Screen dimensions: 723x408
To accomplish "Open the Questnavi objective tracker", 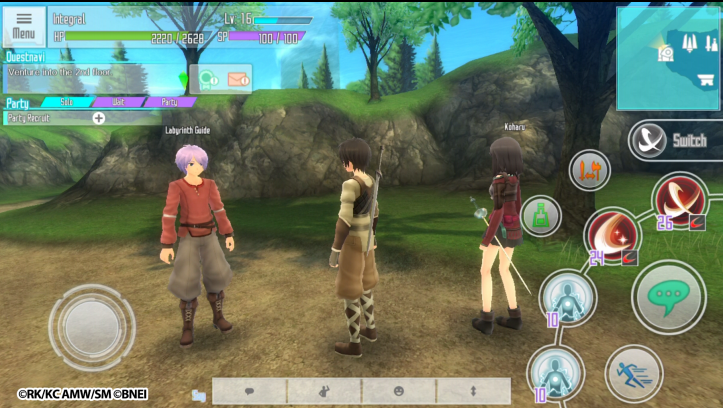I will coord(90,73).
